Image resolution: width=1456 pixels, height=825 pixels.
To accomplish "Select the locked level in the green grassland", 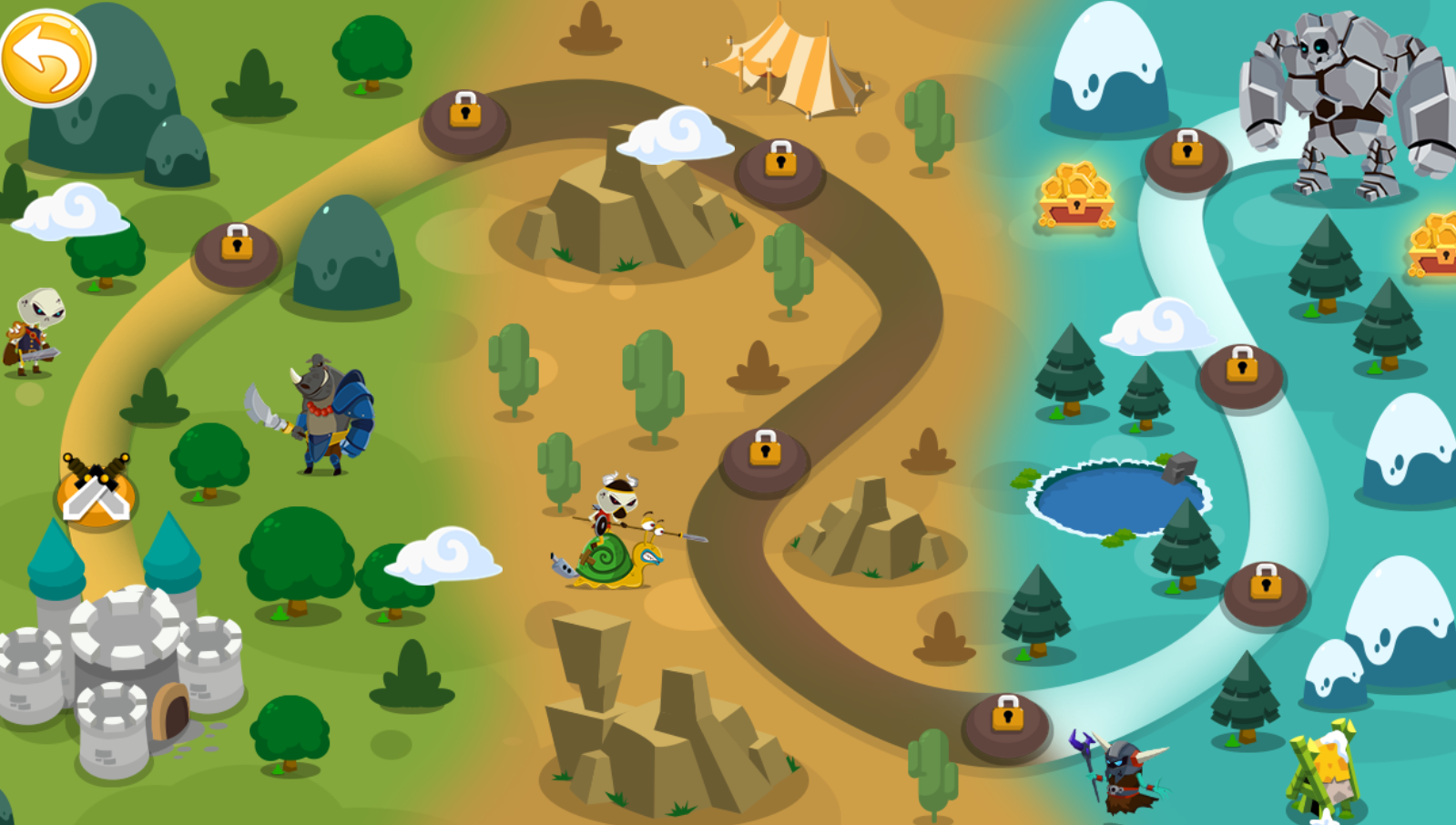I will click(237, 250).
